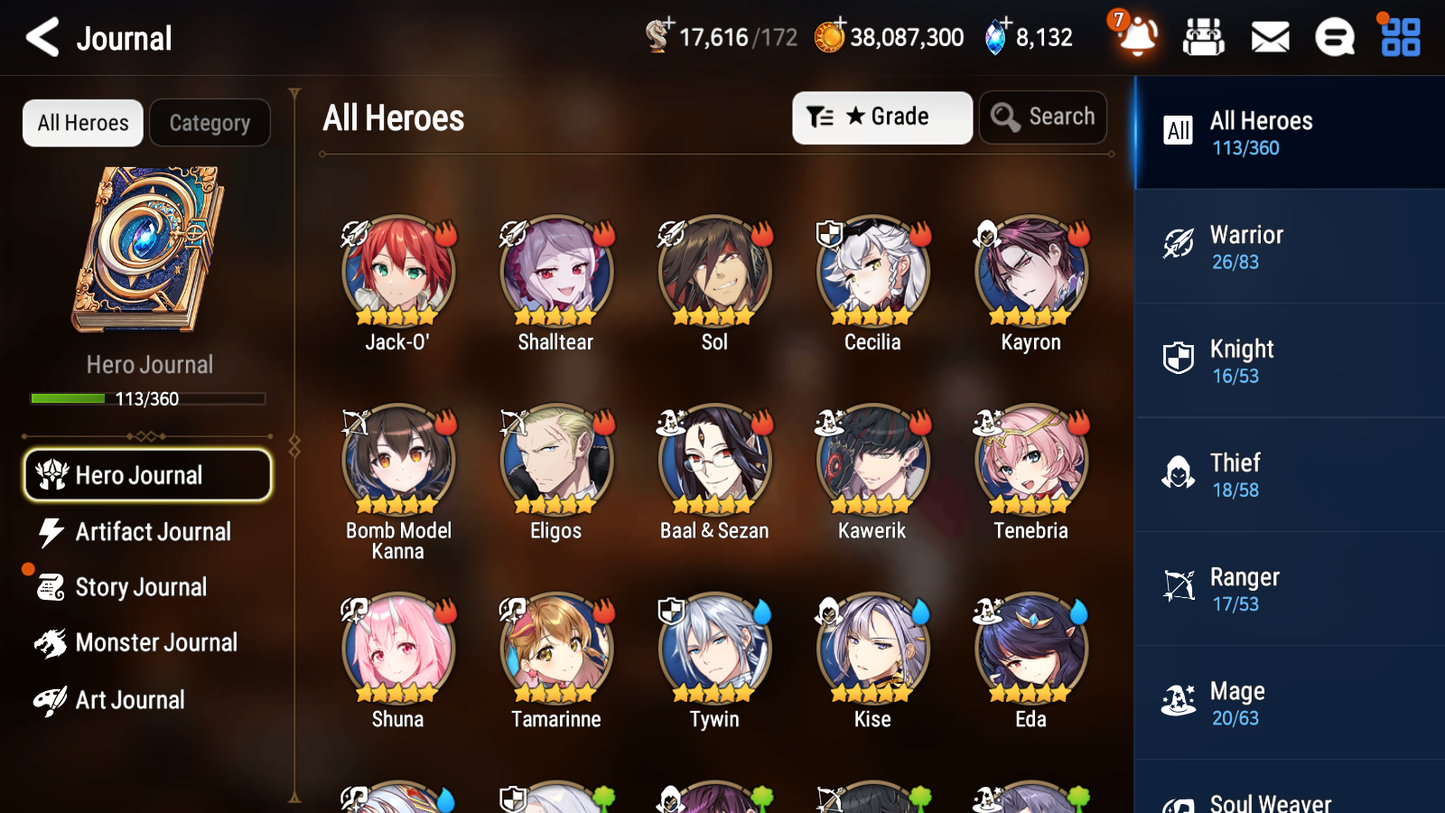Open the chat icon in top bar
The height and width of the screenshot is (813, 1445).
point(1334,37)
